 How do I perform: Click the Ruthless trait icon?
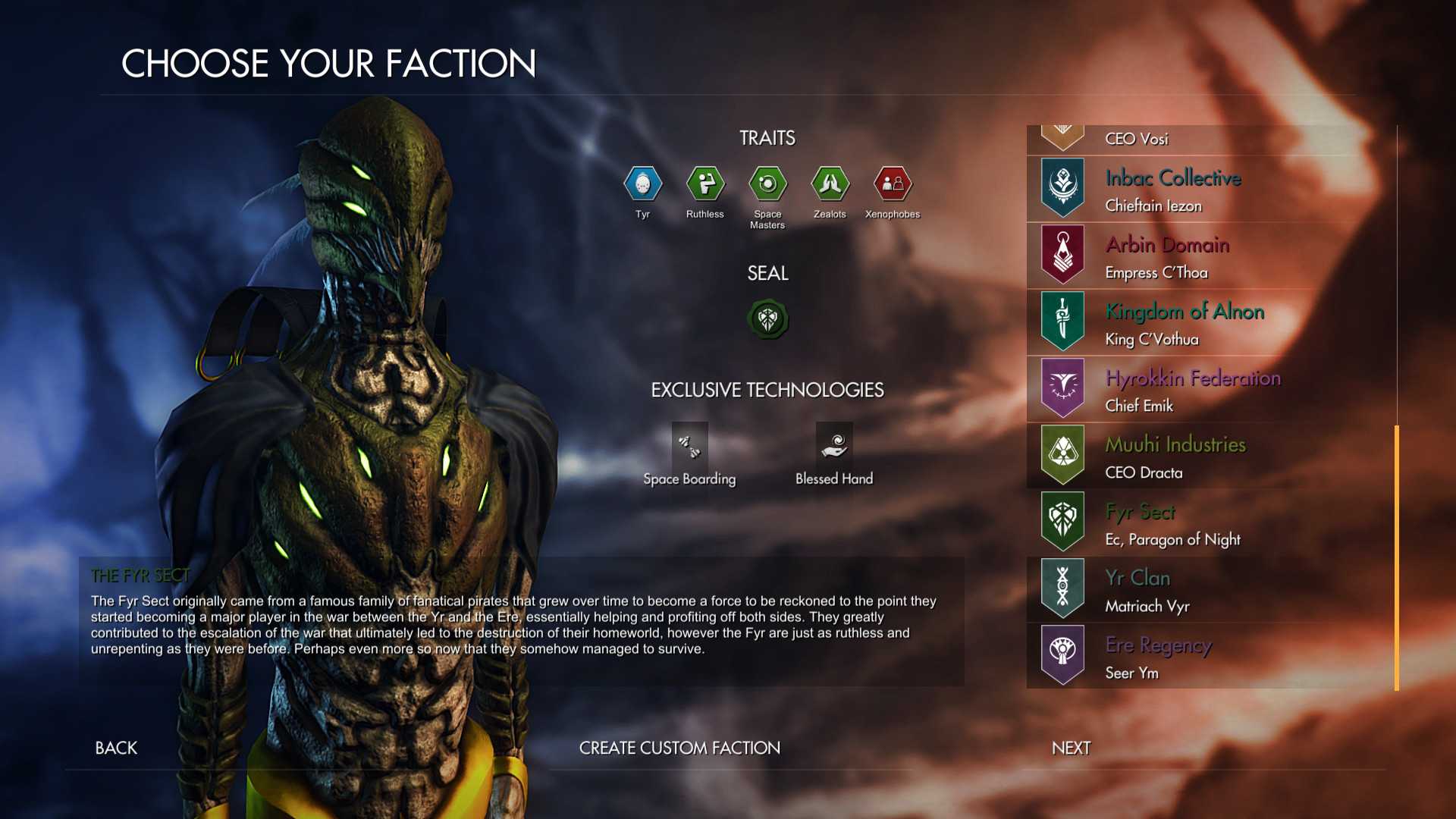point(705,184)
